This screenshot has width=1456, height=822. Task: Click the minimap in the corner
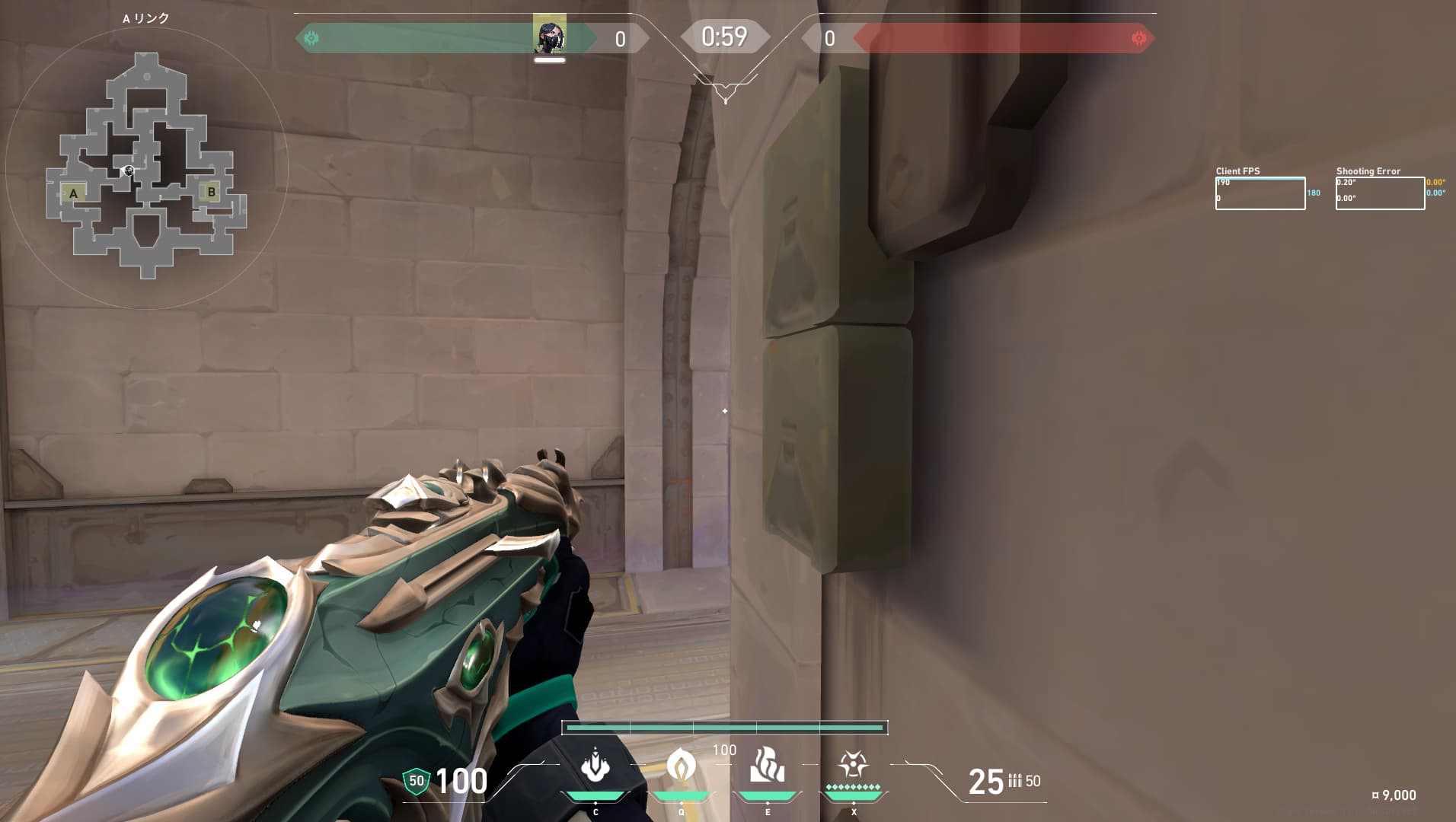146,167
